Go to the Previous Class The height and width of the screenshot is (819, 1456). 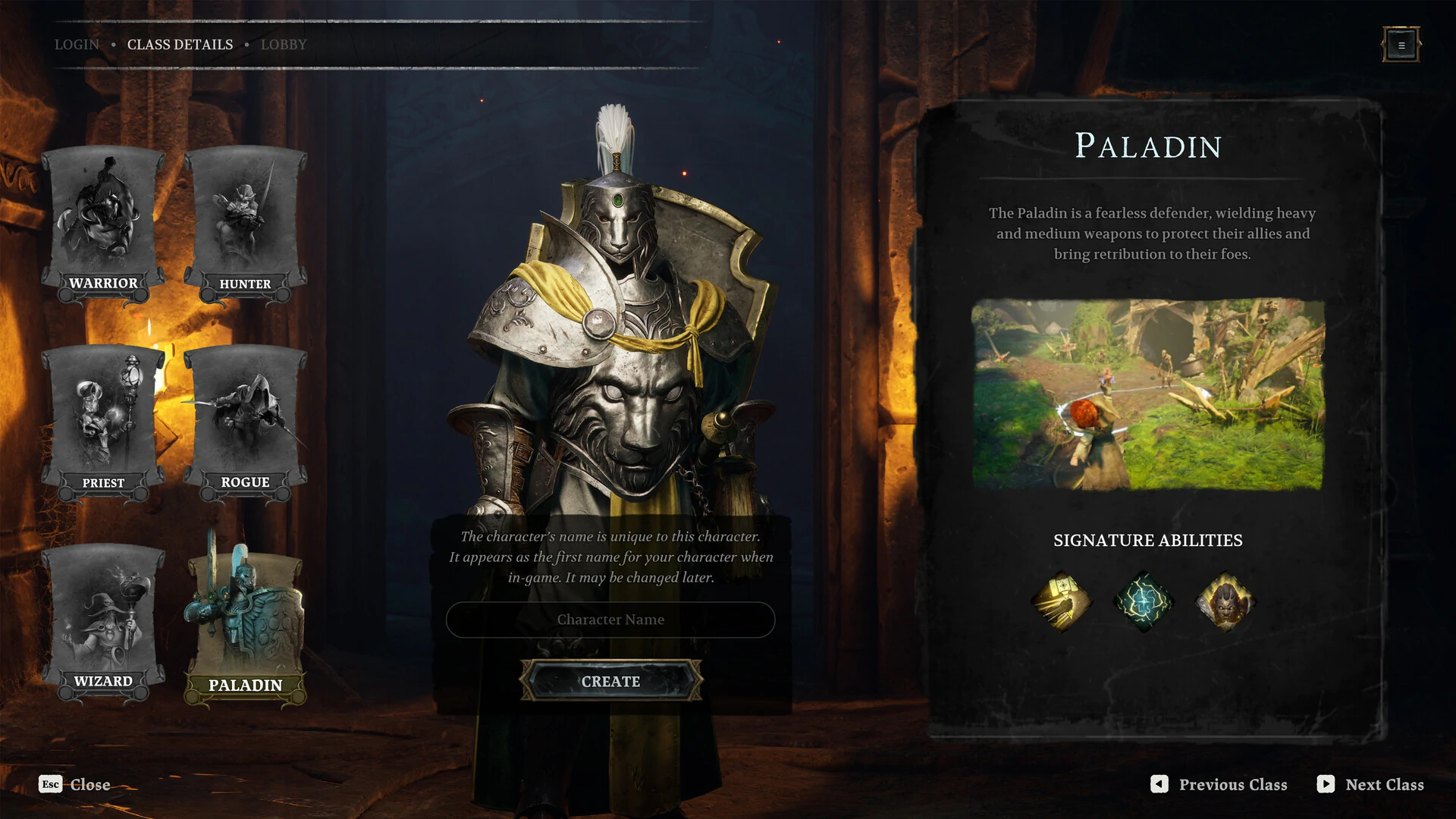[x=1219, y=785]
